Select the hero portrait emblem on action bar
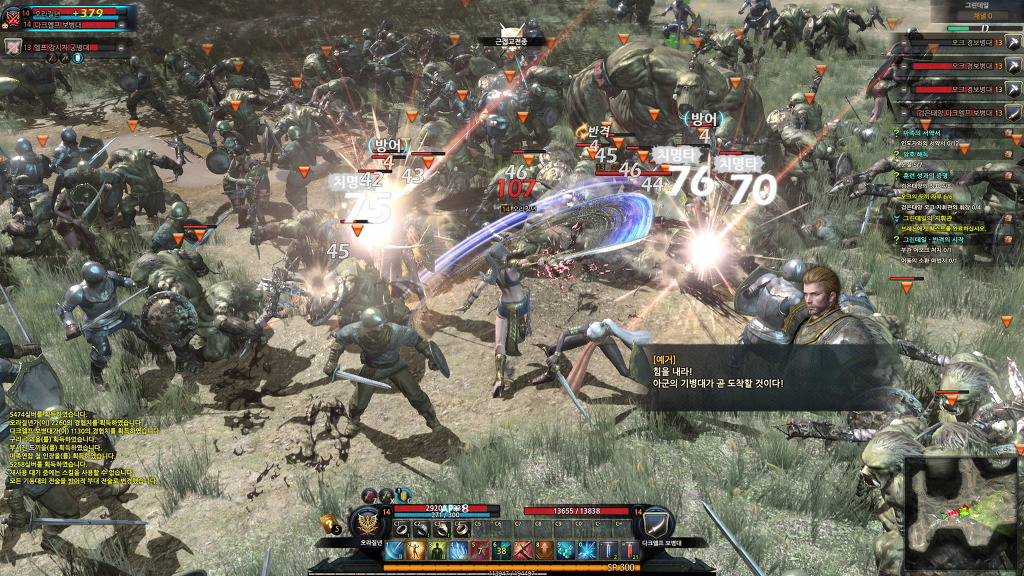 click(x=369, y=522)
